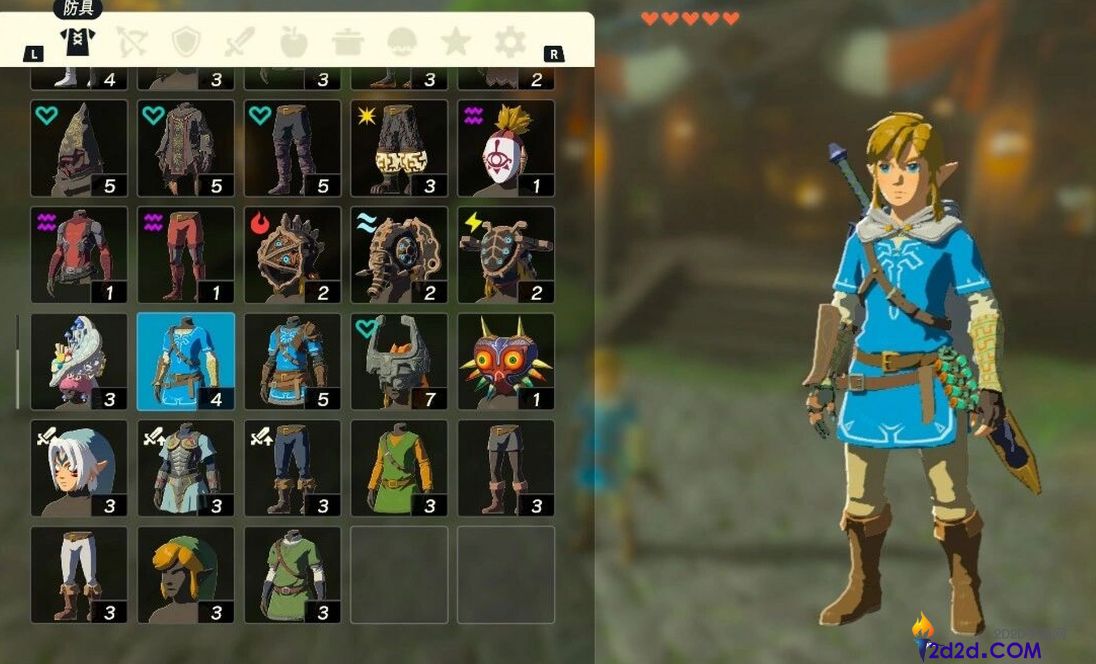1096x664 pixels.
Task: Switch to the sword weapons tab
Action: point(240,41)
